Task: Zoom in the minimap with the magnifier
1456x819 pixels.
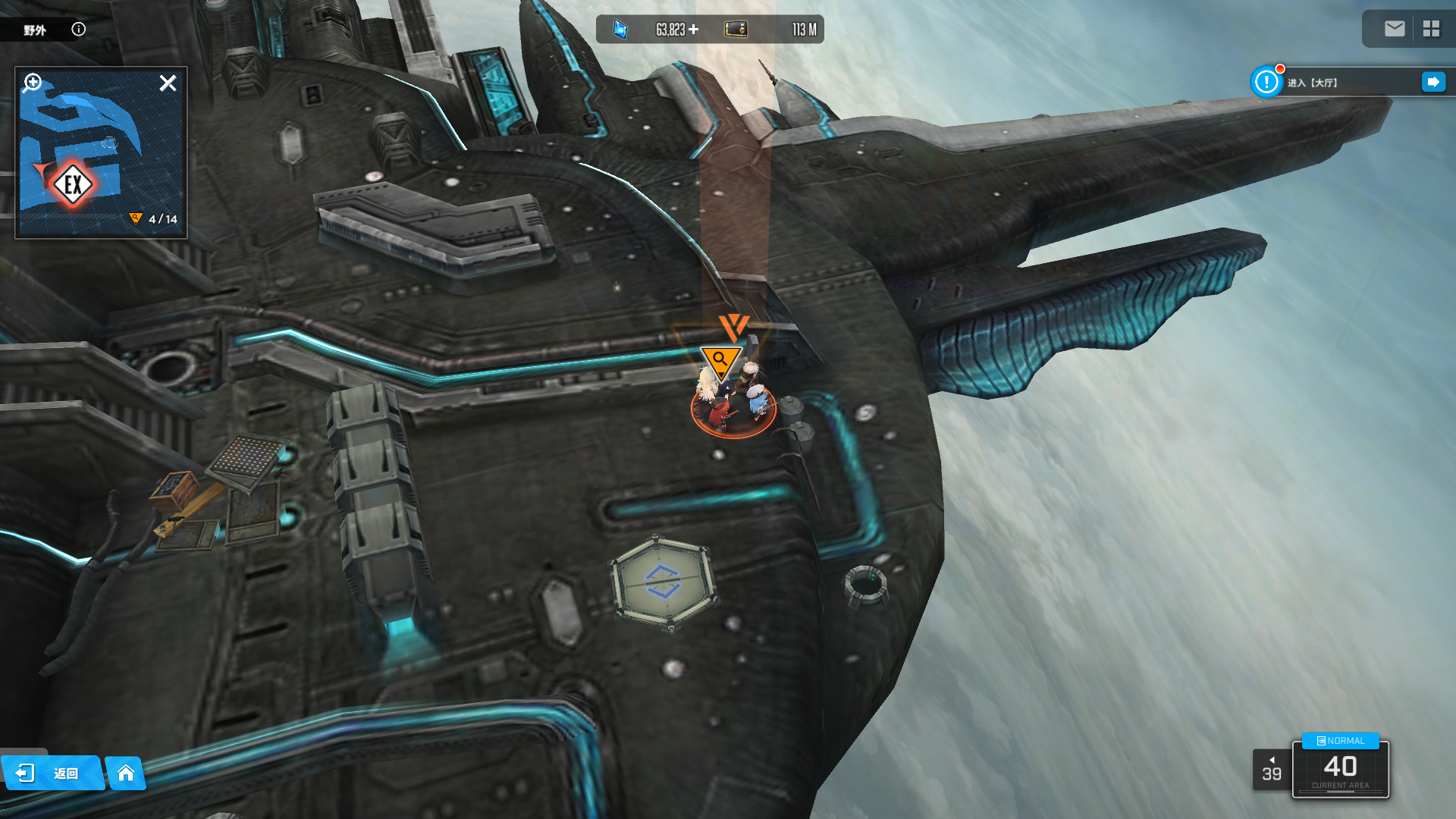Action: 33,82
